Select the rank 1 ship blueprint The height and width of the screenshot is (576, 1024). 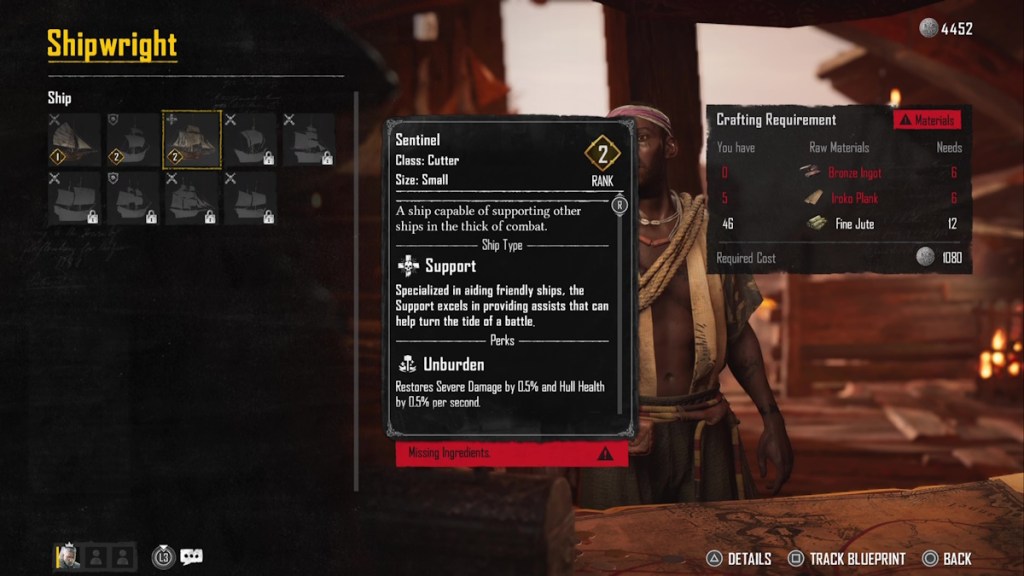pos(74,139)
